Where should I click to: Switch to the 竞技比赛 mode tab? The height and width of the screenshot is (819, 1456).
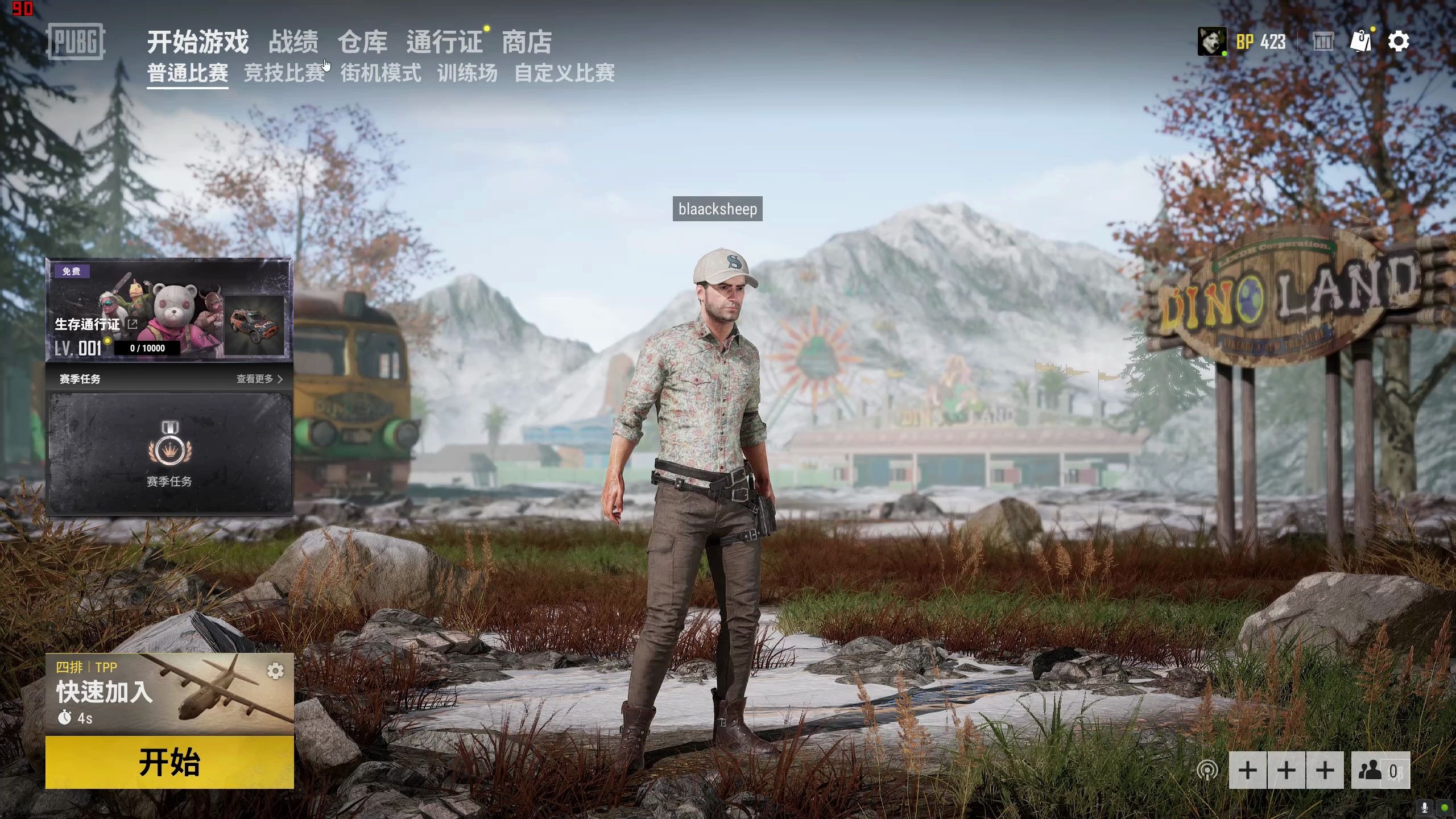284,74
